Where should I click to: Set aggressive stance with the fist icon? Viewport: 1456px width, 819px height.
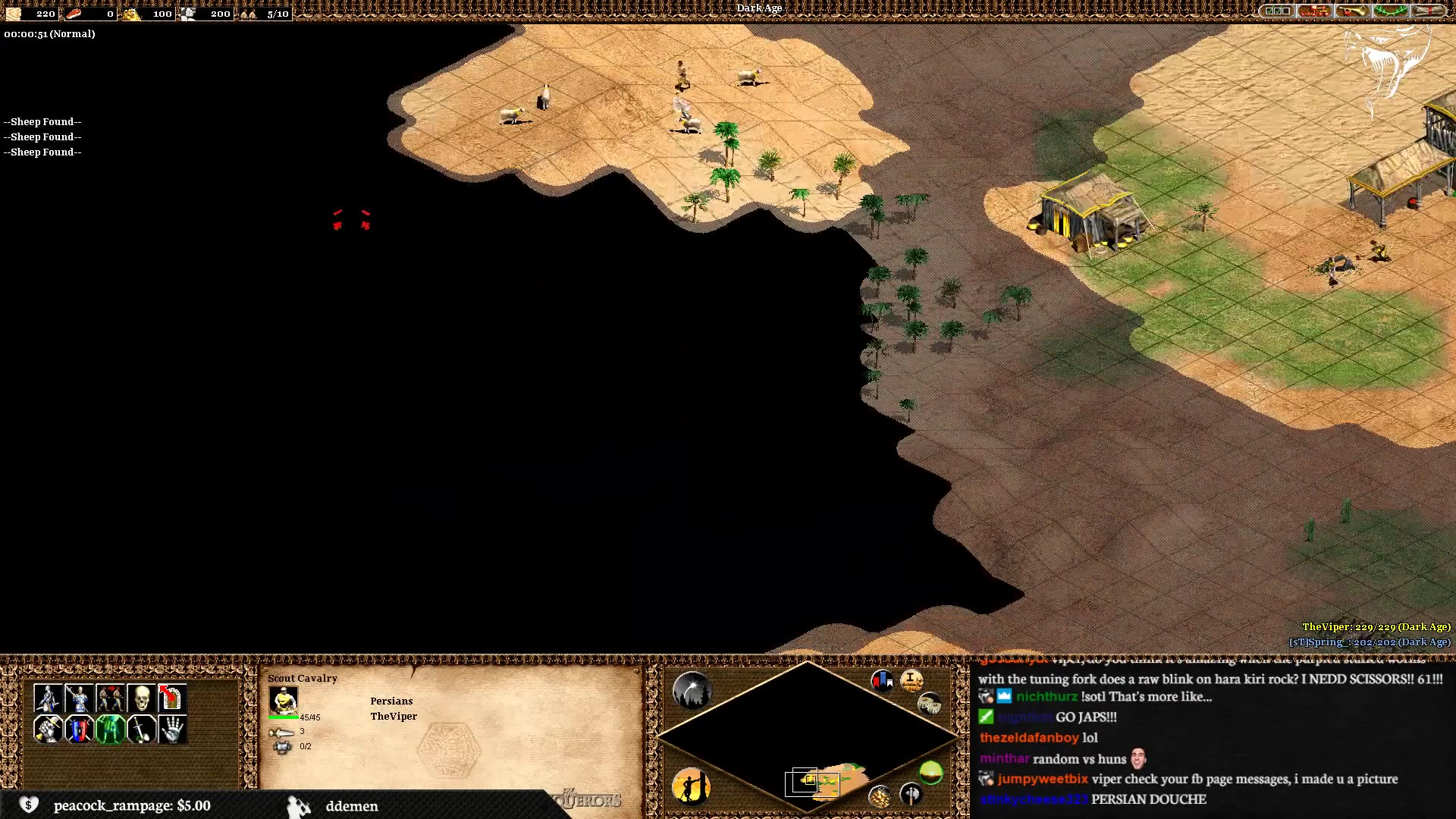pos(48,730)
